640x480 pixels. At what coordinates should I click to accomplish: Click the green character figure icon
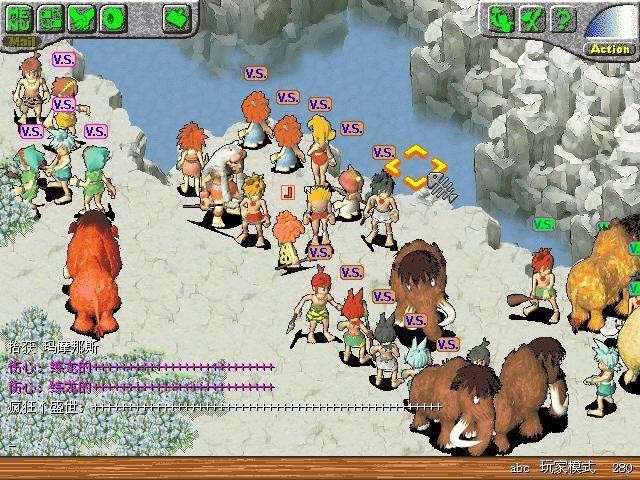tap(503, 18)
